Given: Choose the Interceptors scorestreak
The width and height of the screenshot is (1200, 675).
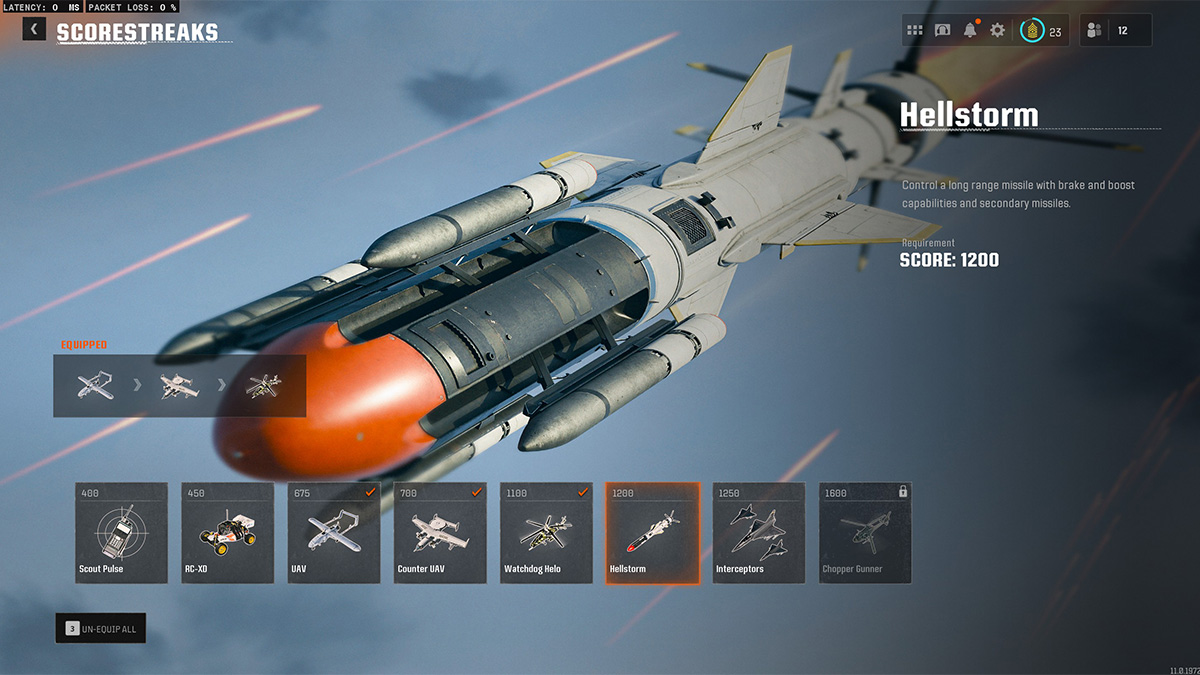Looking at the screenshot, I should (x=759, y=533).
